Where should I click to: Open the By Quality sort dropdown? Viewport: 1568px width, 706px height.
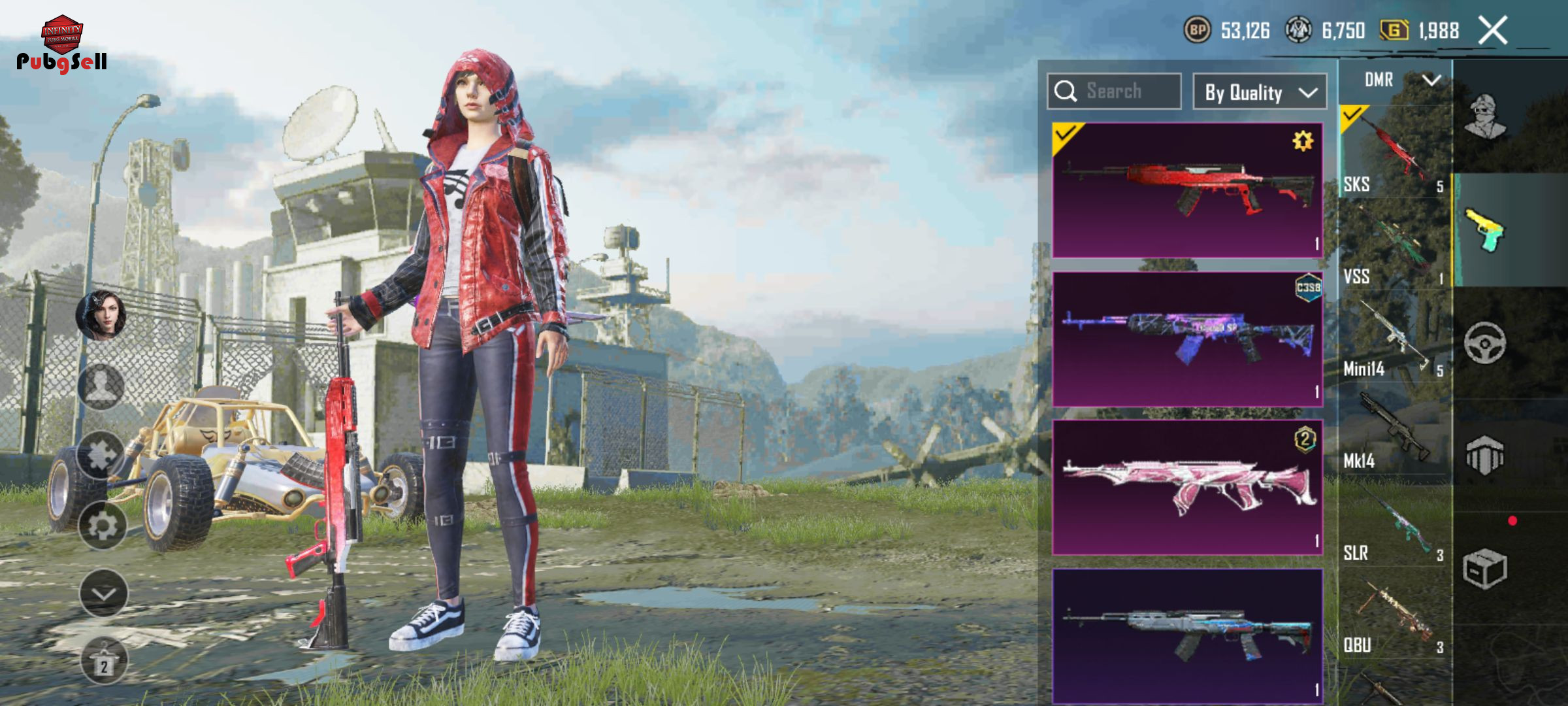coord(1260,92)
